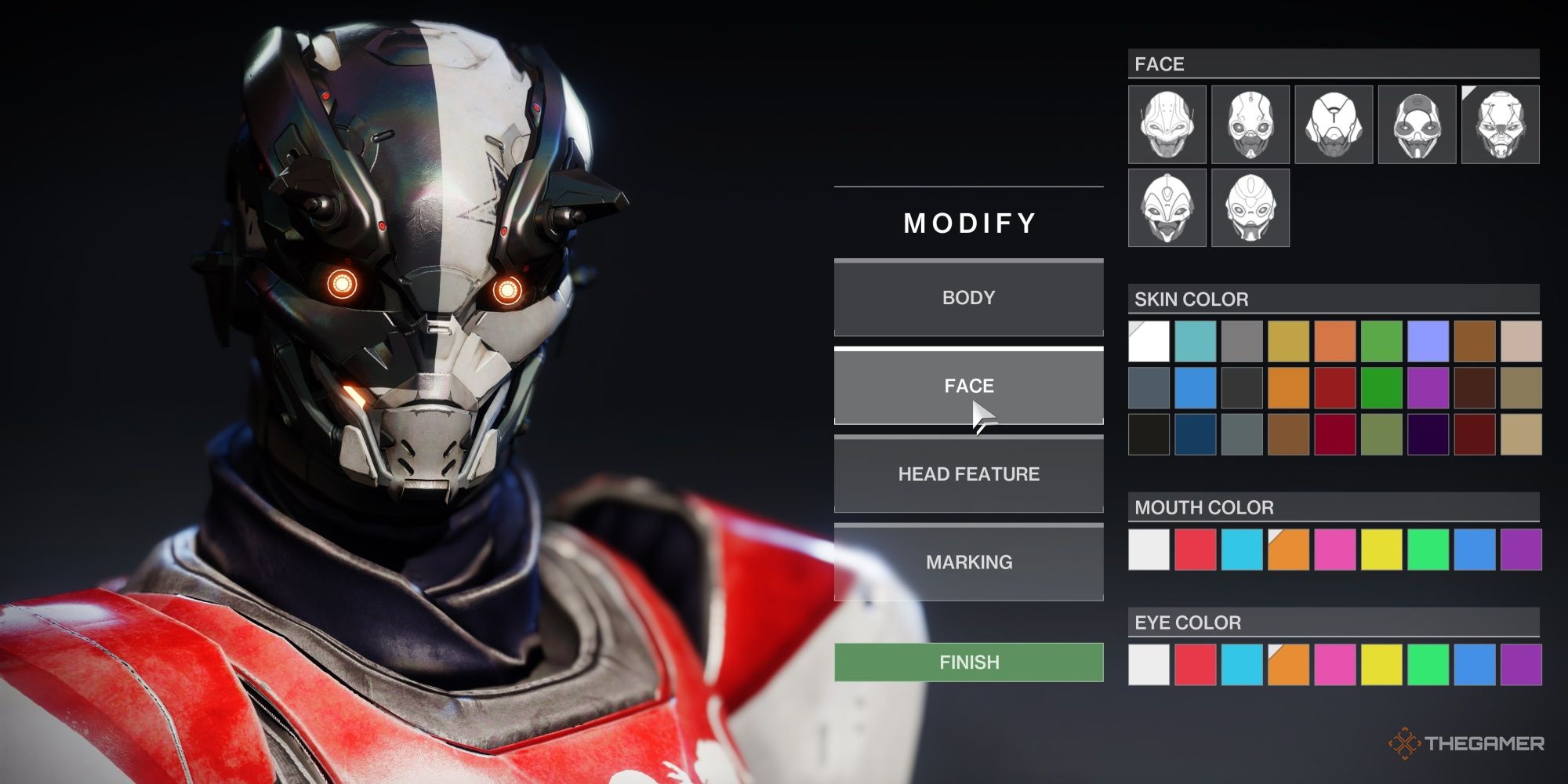This screenshot has width=1568, height=784.
Task: Select the first face in second row
Action: [x=1167, y=208]
